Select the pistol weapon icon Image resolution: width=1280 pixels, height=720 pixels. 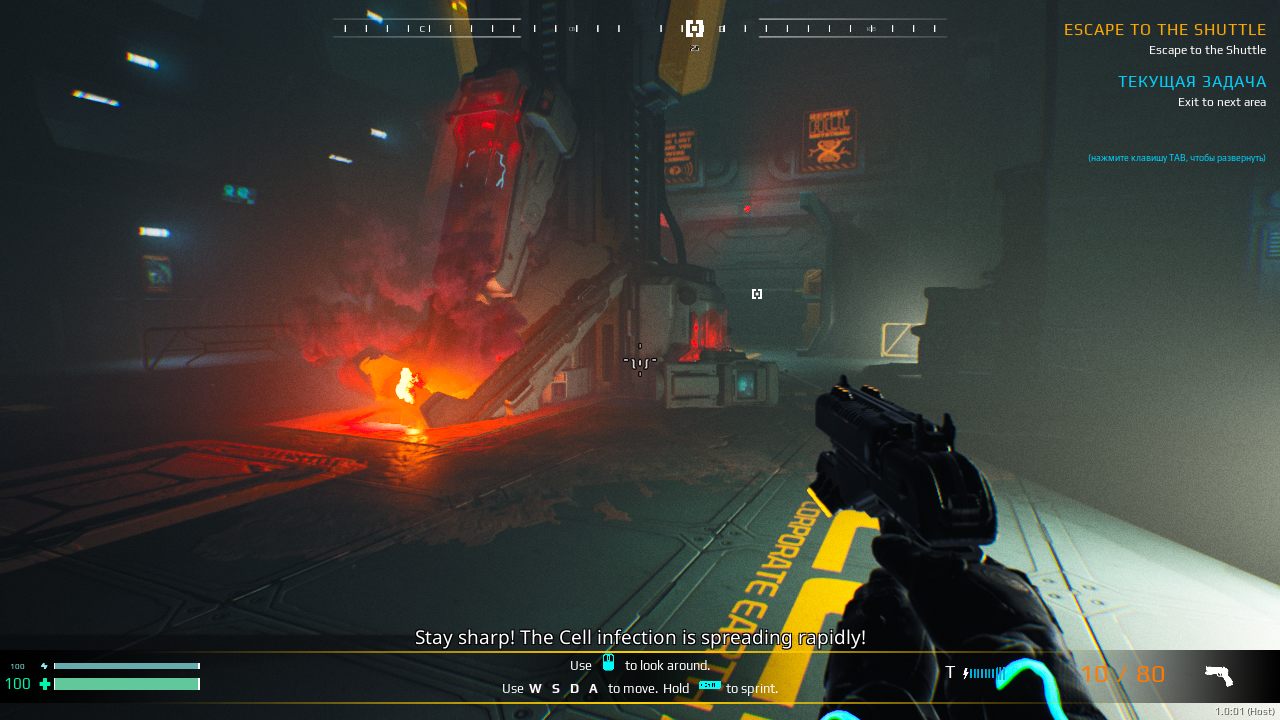click(1219, 676)
